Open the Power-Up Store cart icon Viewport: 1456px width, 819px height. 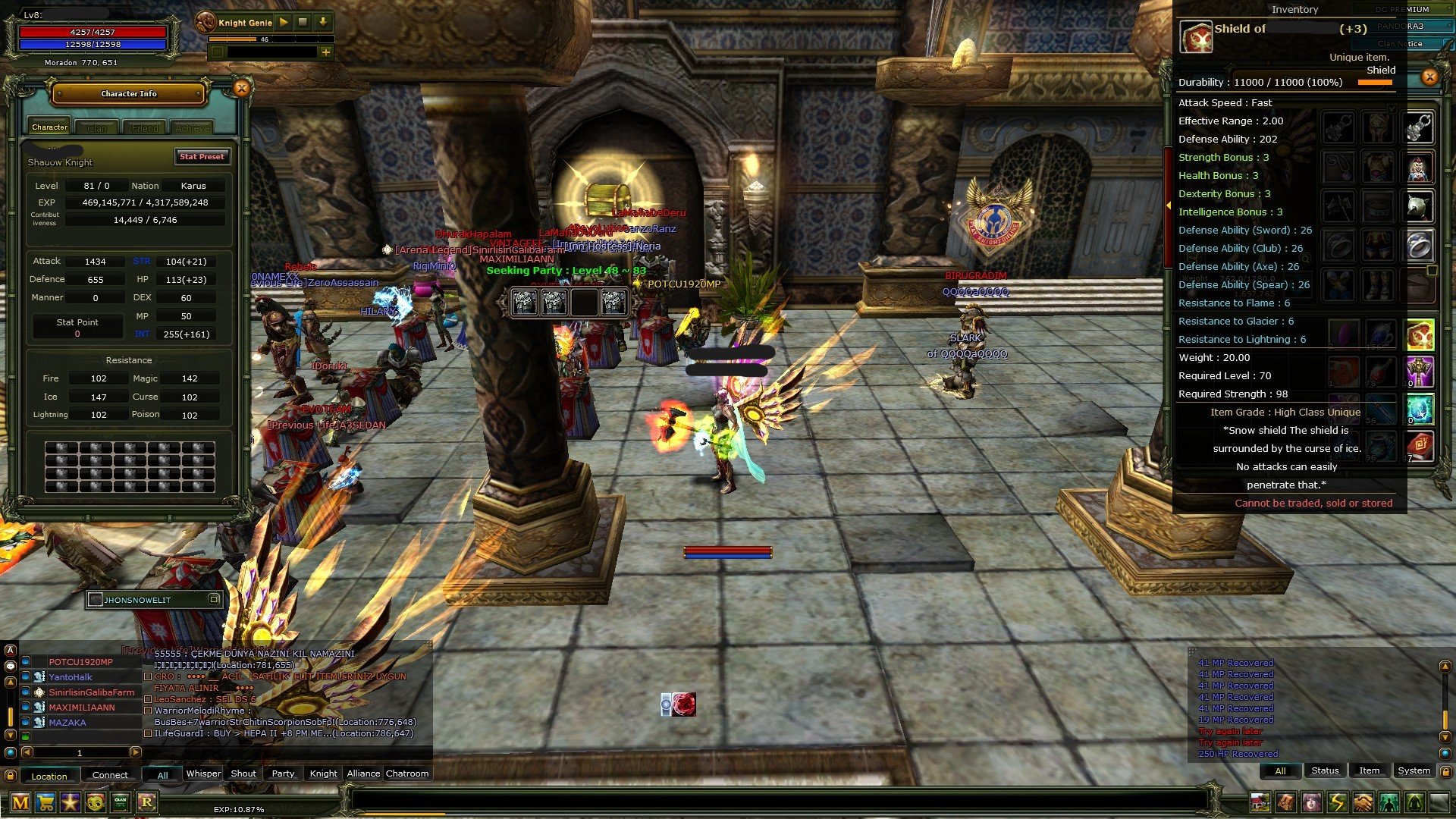coord(44,803)
